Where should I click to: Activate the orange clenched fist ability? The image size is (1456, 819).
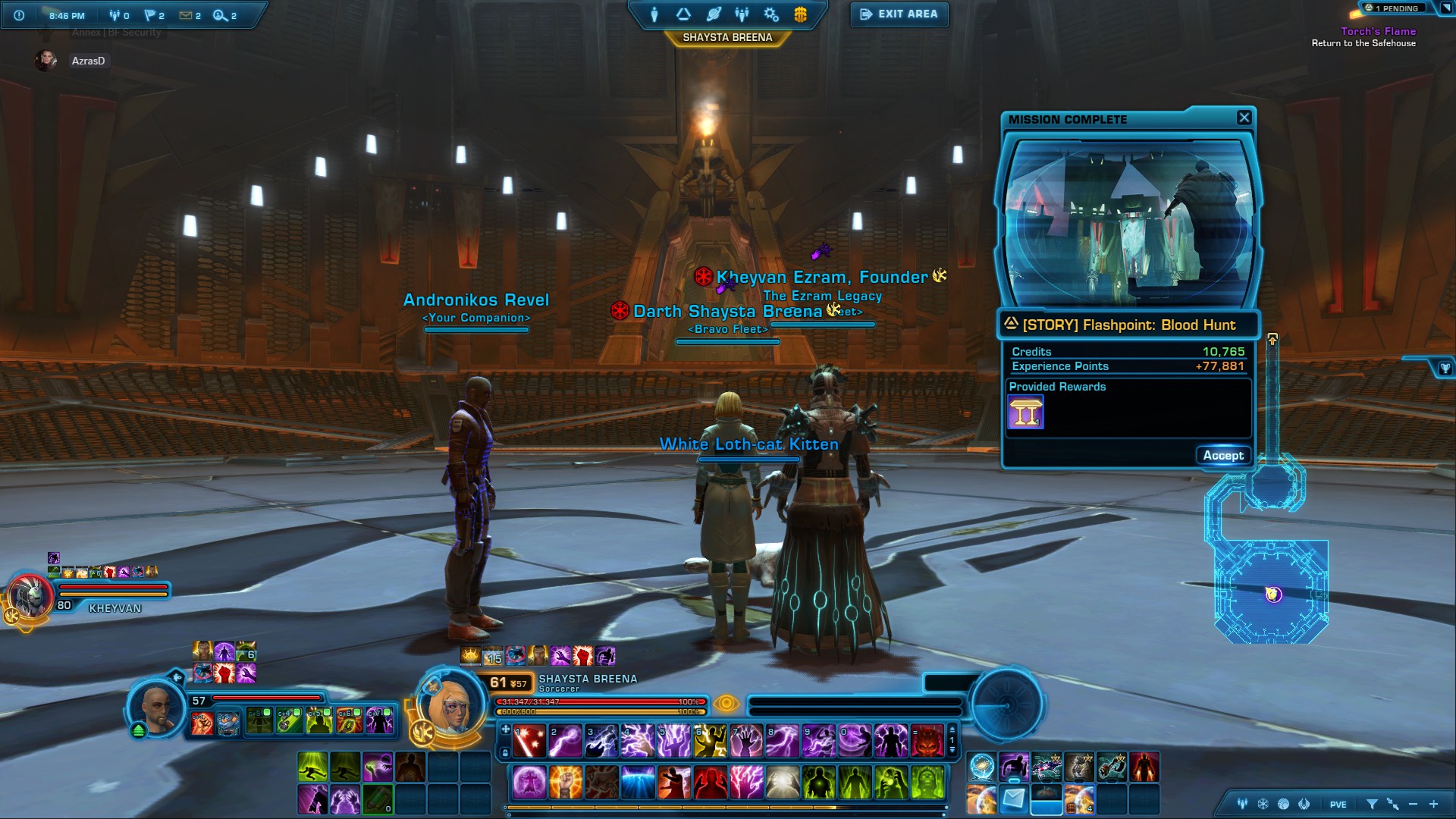pos(566,782)
